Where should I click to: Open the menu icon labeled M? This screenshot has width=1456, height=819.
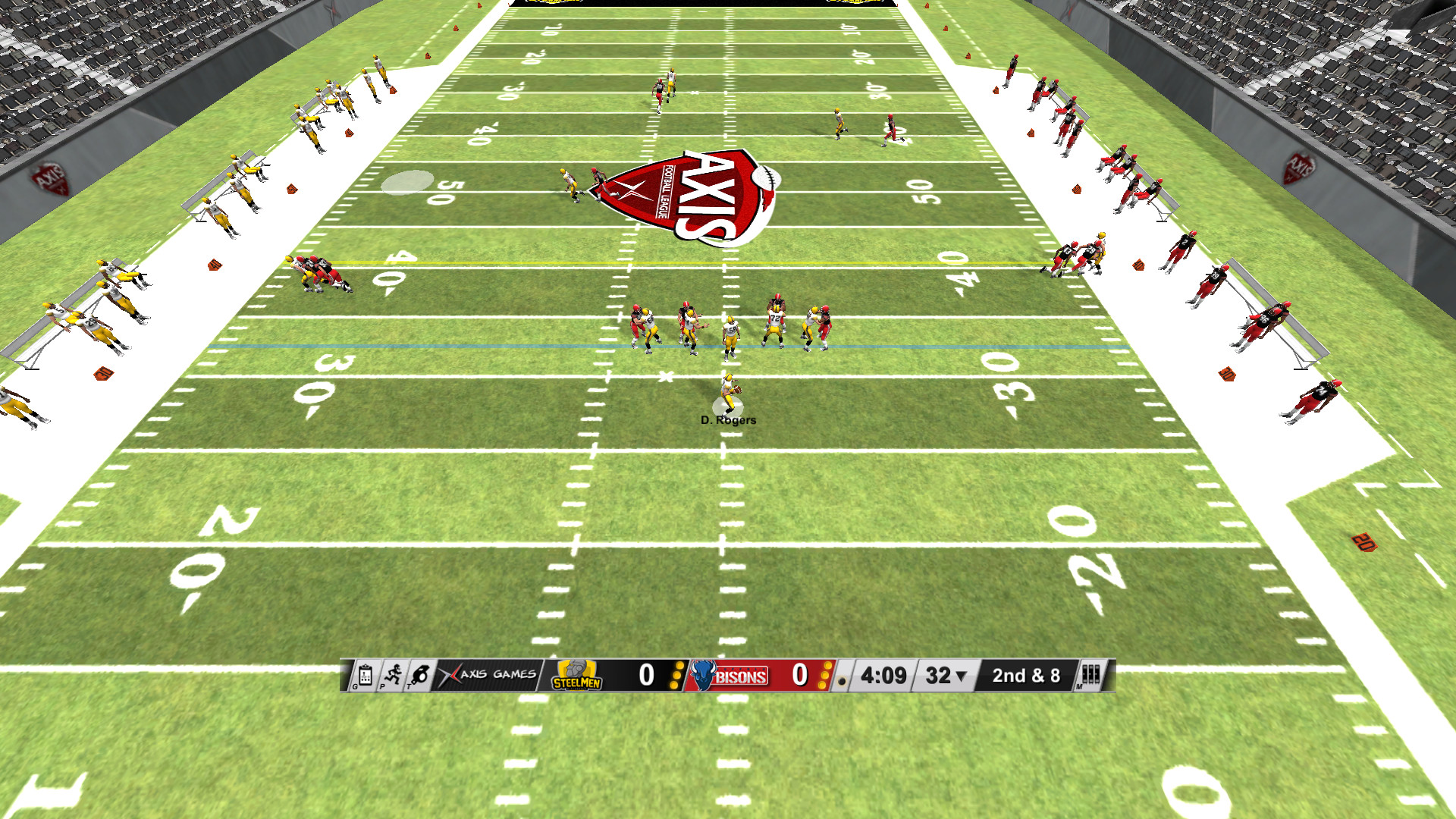pos(1090,676)
